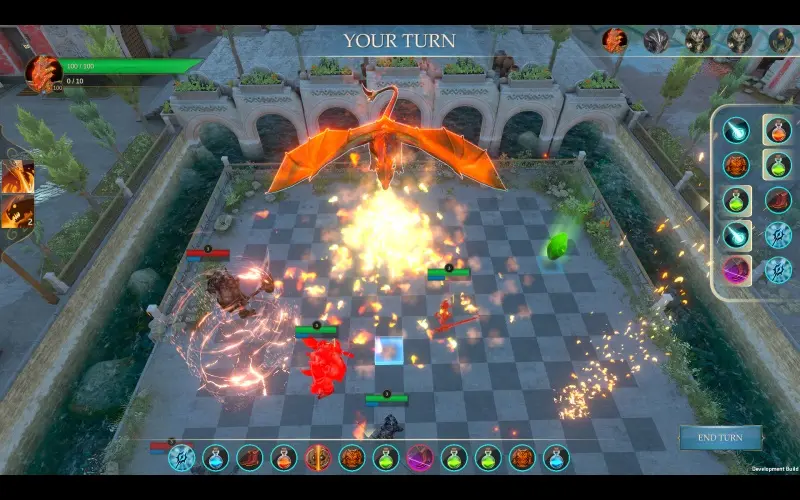Select the glowing orange shield icon in bottom bar
The image size is (800, 500).
click(x=318, y=458)
